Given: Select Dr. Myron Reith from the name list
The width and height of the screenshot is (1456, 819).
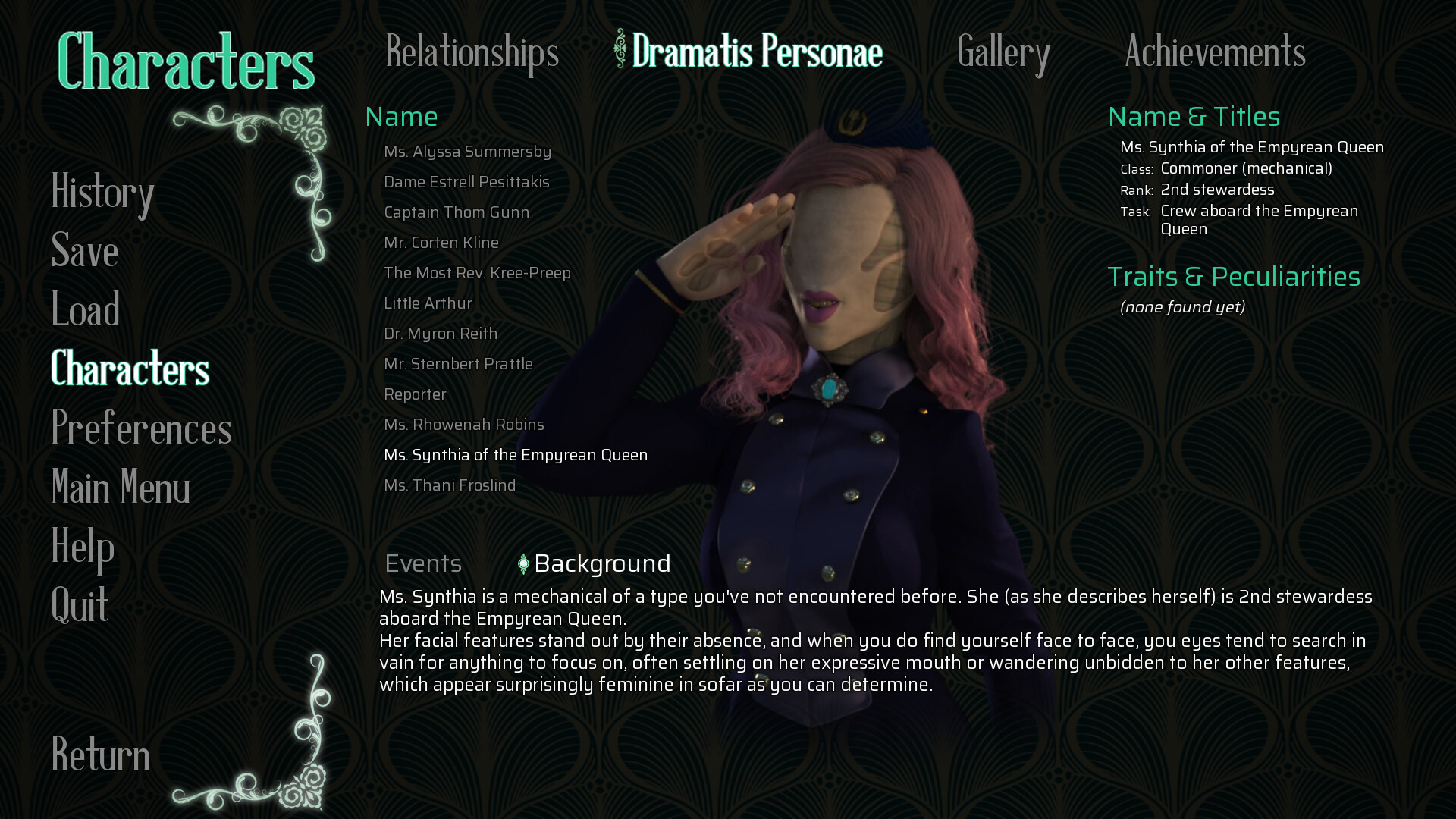Looking at the screenshot, I should 441,334.
